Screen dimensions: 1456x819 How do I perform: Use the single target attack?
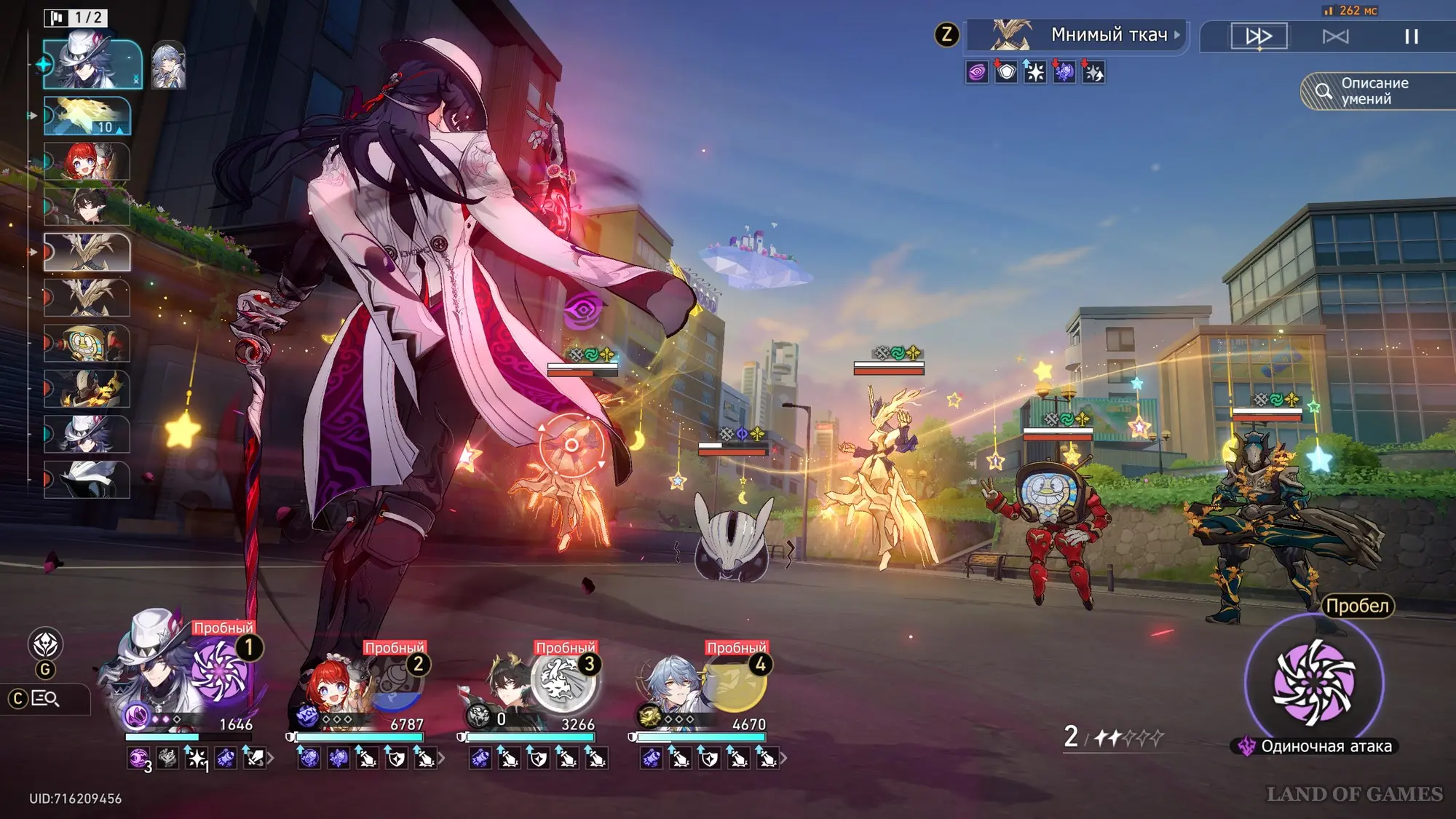[1314, 682]
